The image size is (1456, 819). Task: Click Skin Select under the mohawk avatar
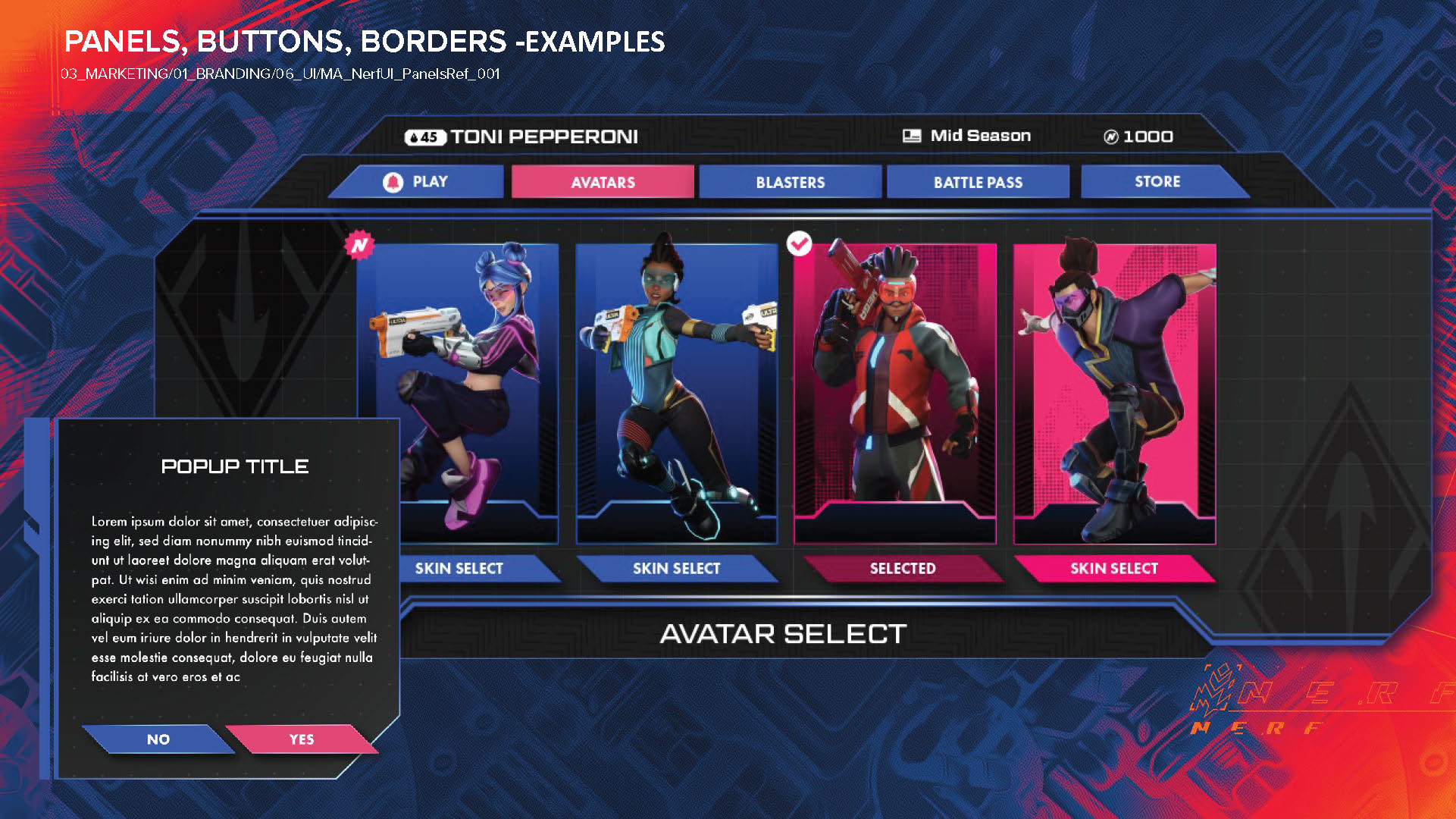(676, 569)
